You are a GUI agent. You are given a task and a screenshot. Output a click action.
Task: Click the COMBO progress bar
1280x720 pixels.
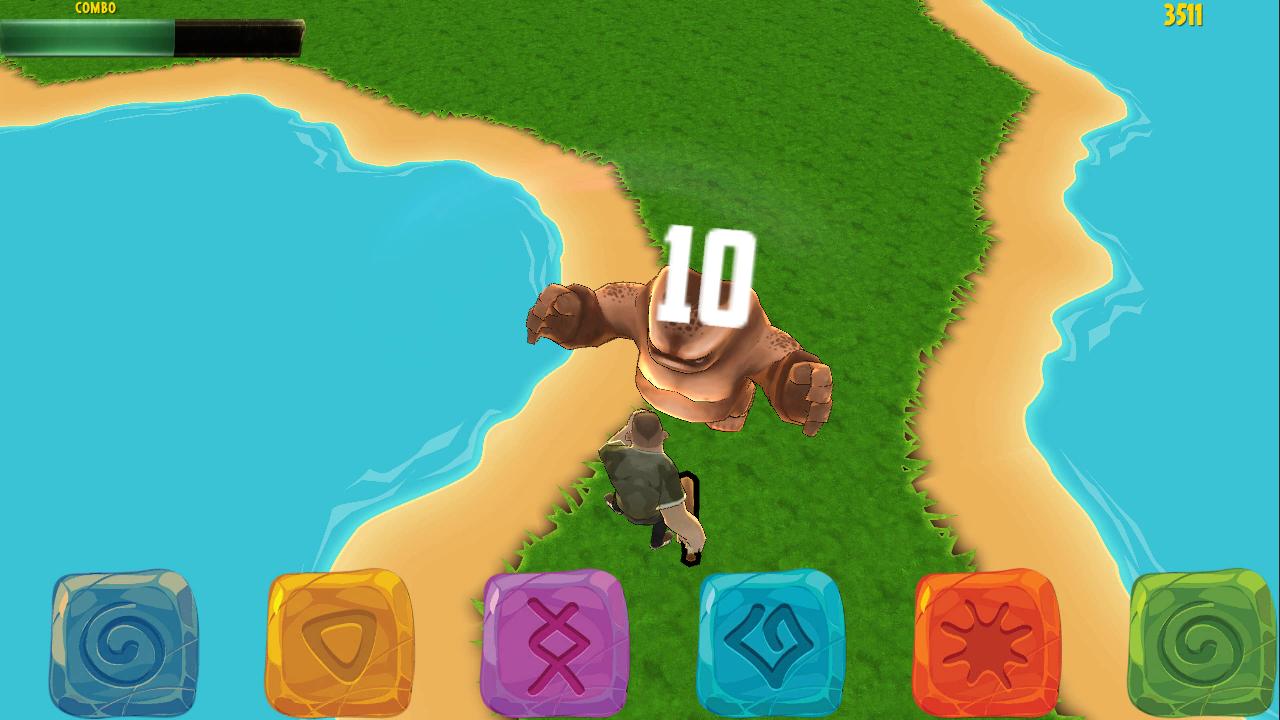coord(150,37)
